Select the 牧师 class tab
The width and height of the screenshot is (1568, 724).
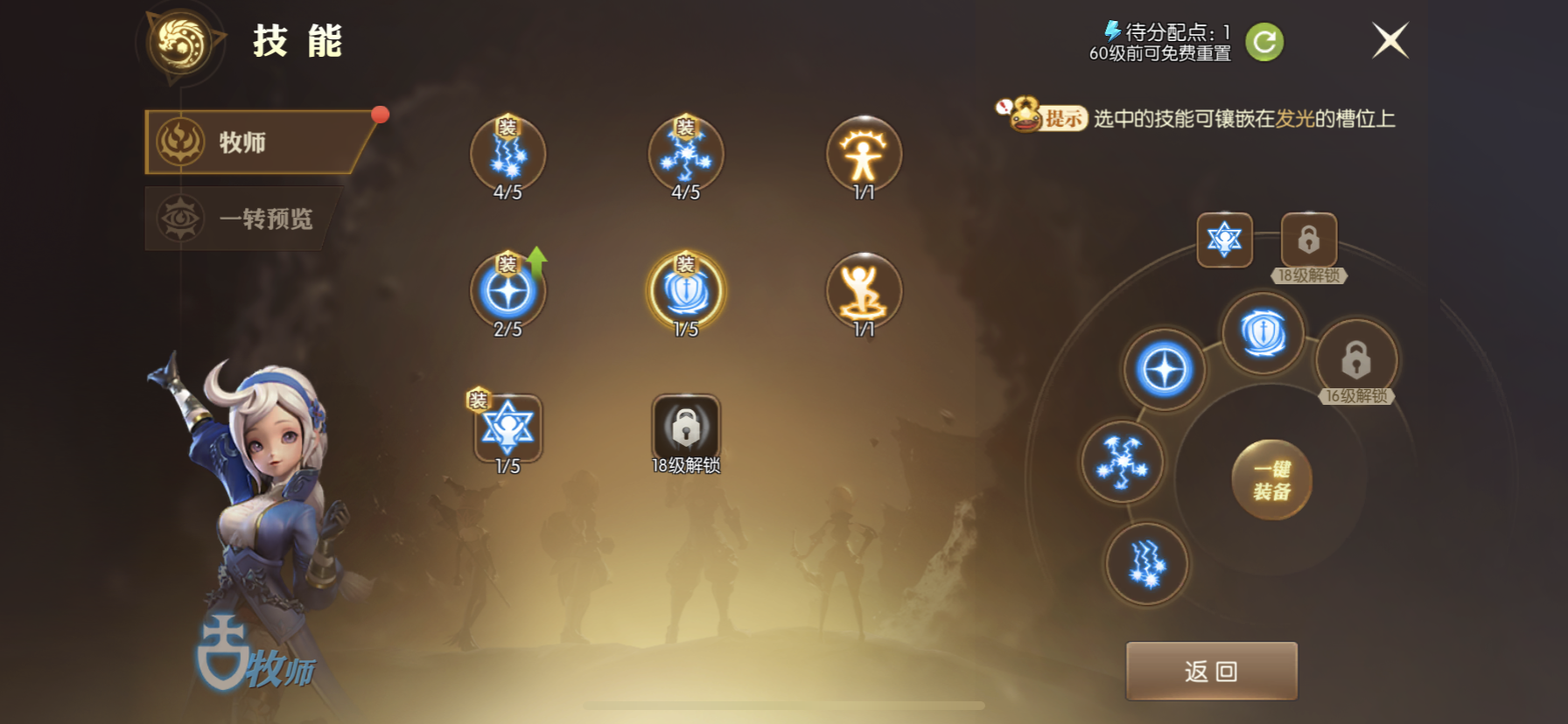tap(255, 142)
